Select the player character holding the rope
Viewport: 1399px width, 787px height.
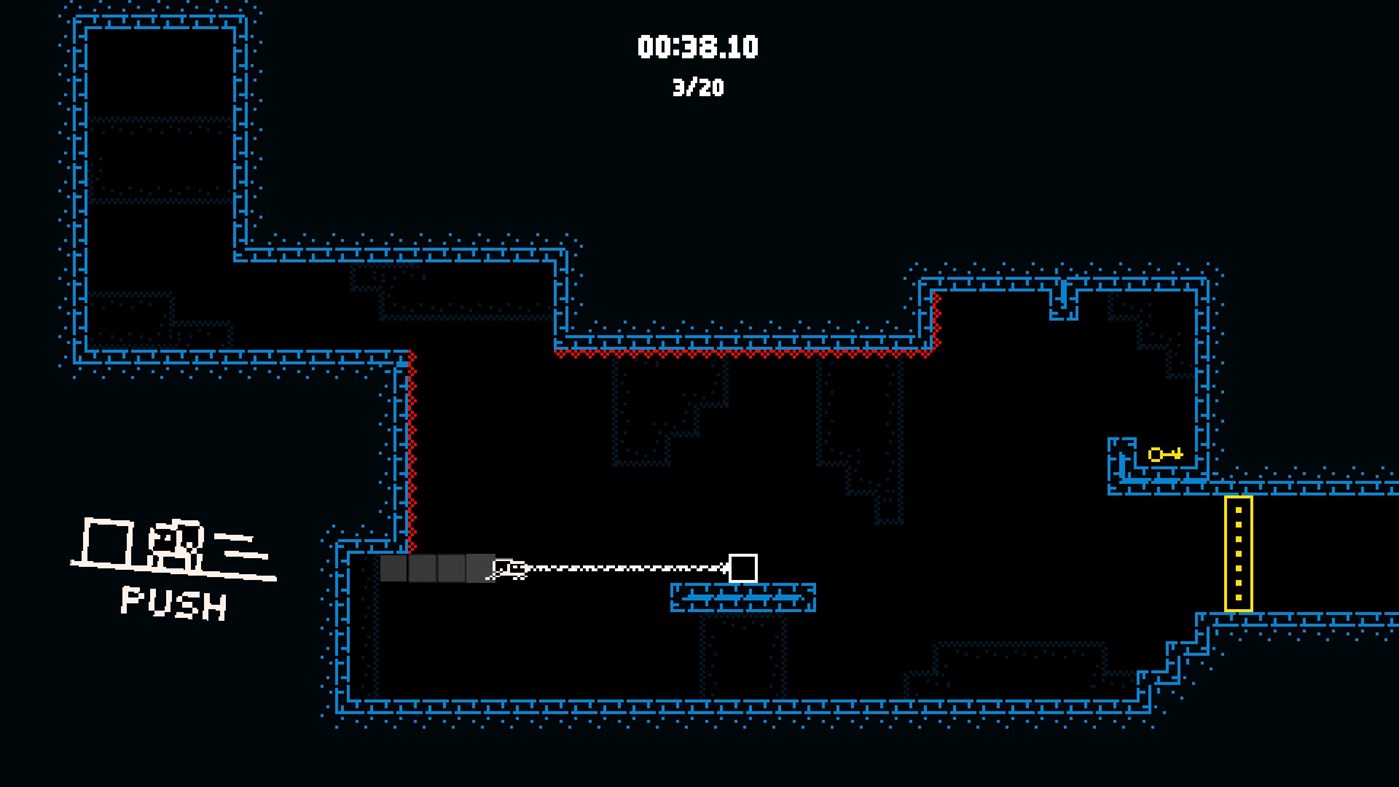click(510, 566)
